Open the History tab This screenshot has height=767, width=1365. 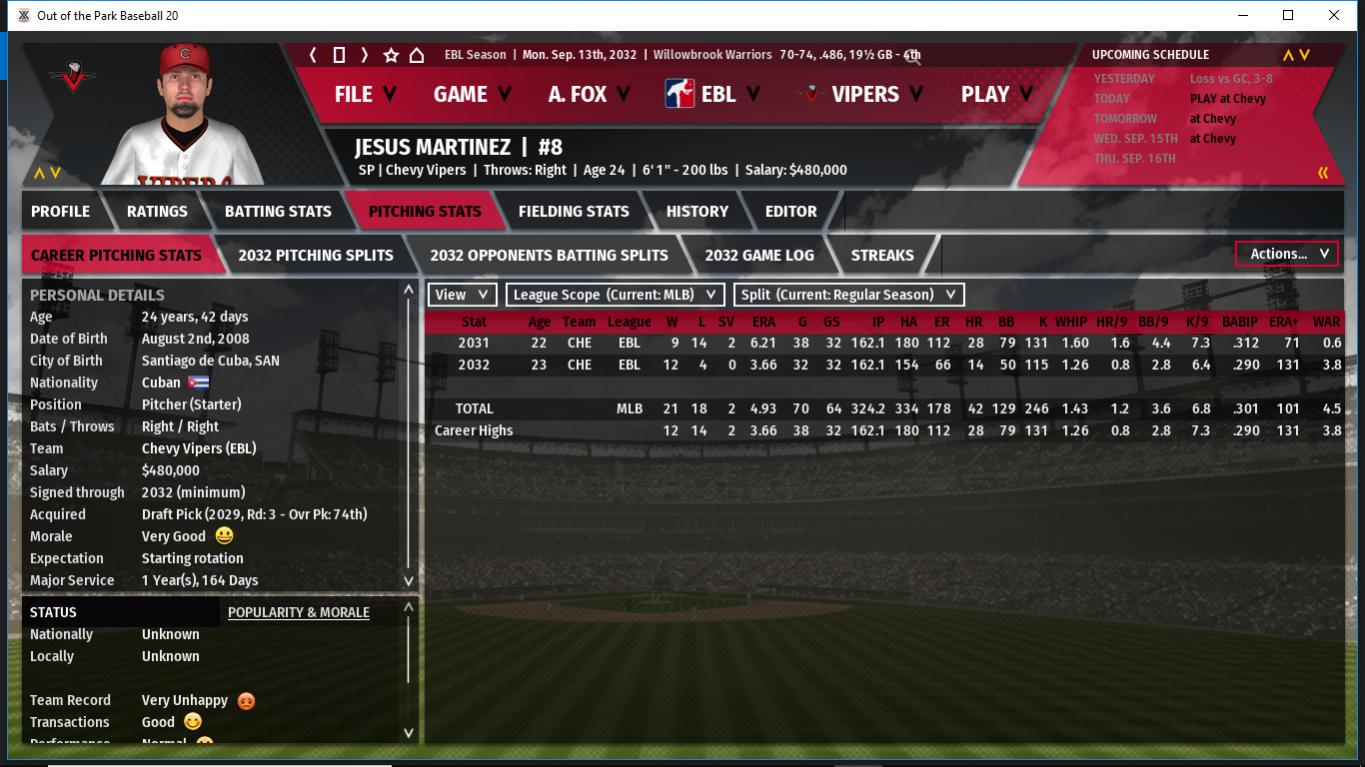click(x=697, y=211)
